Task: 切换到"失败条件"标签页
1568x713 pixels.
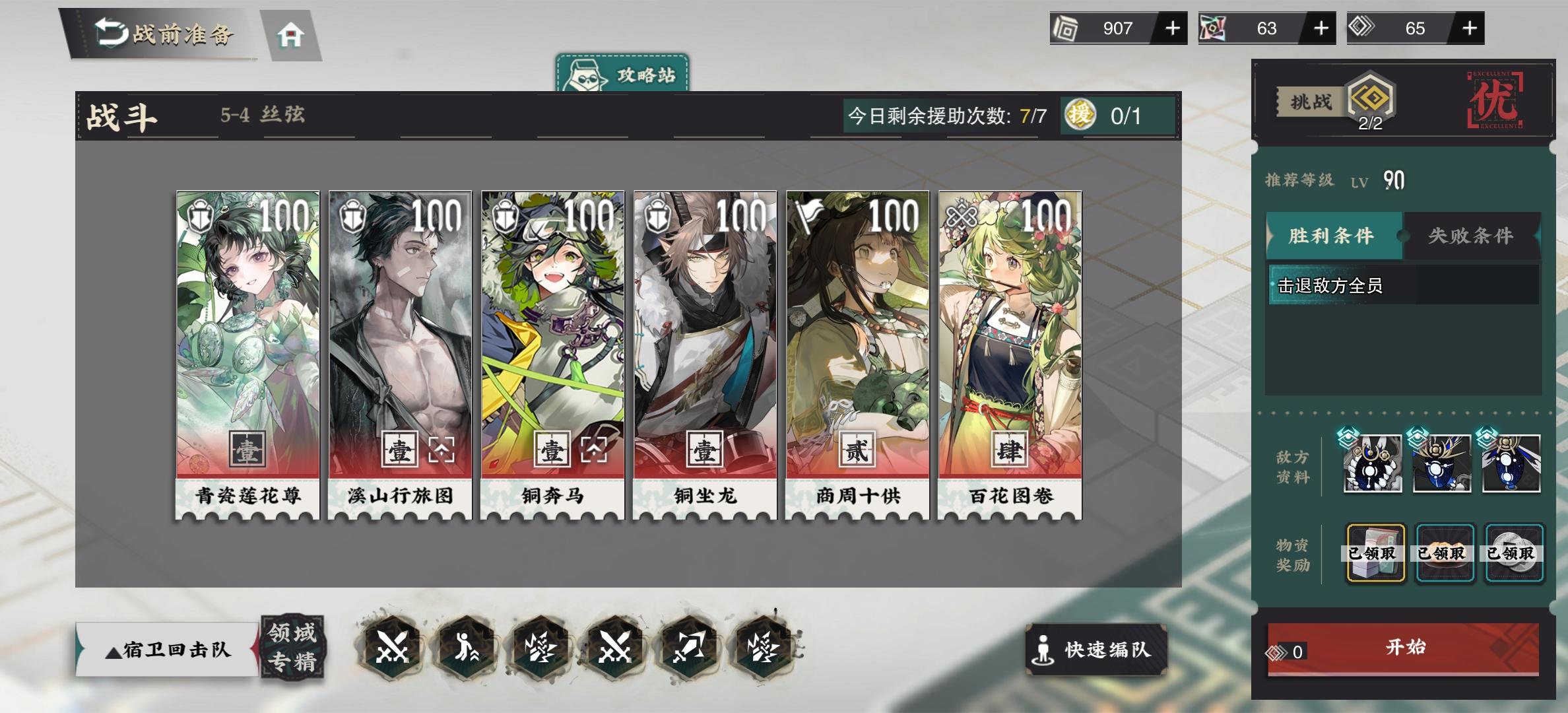Action: pyautogui.click(x=1470, y=236)
